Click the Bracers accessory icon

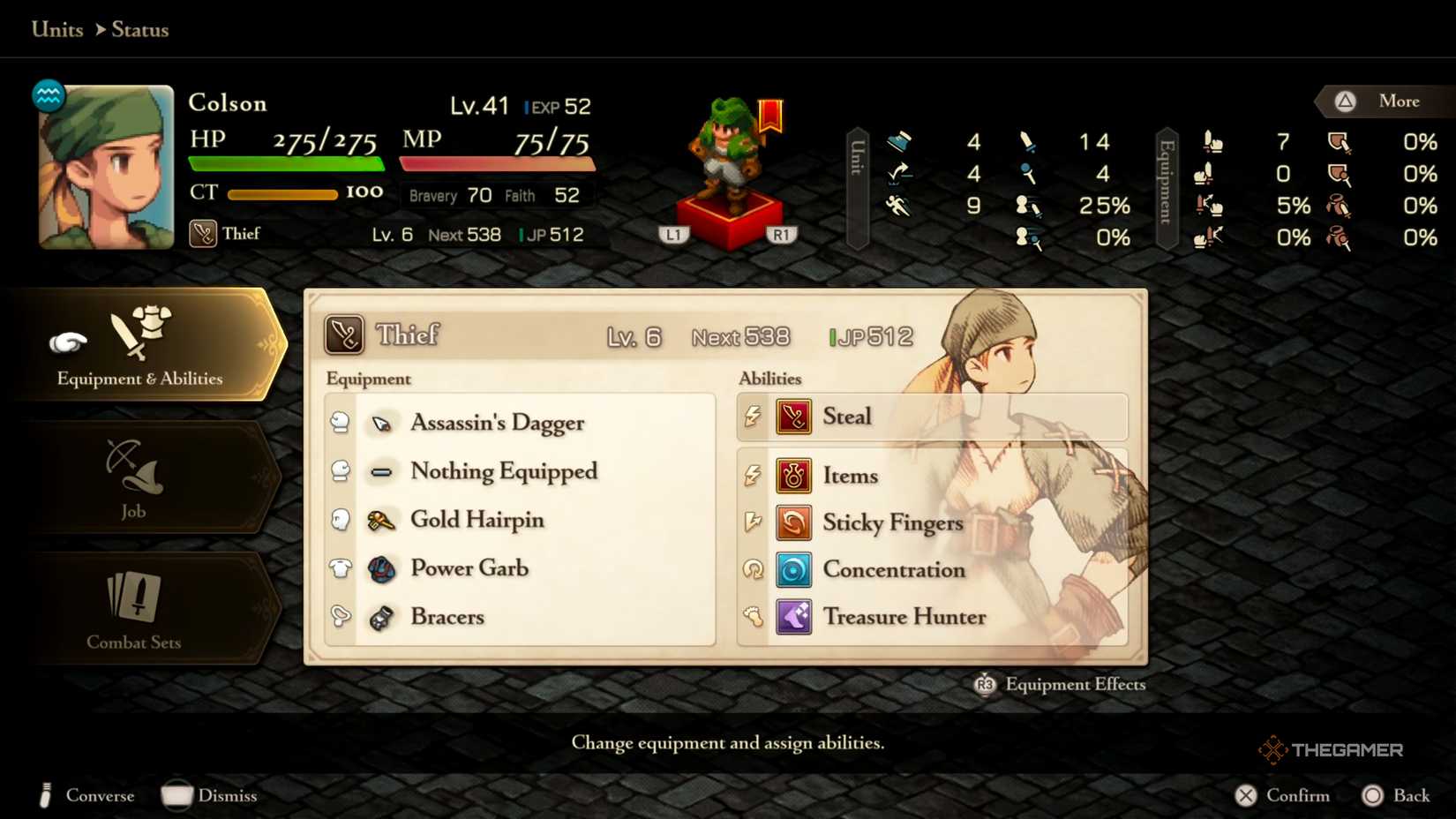click(x=380, y=617)
